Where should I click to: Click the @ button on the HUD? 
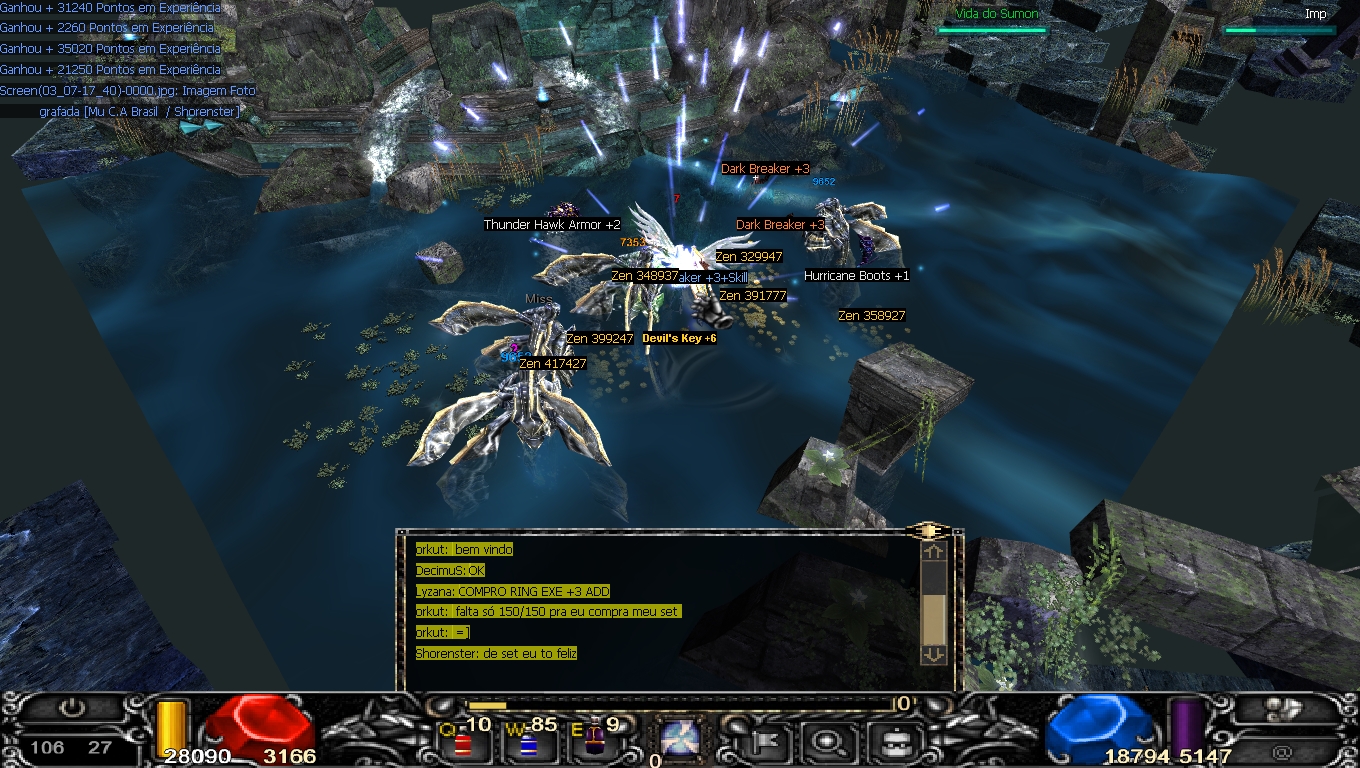[1283, 750]
